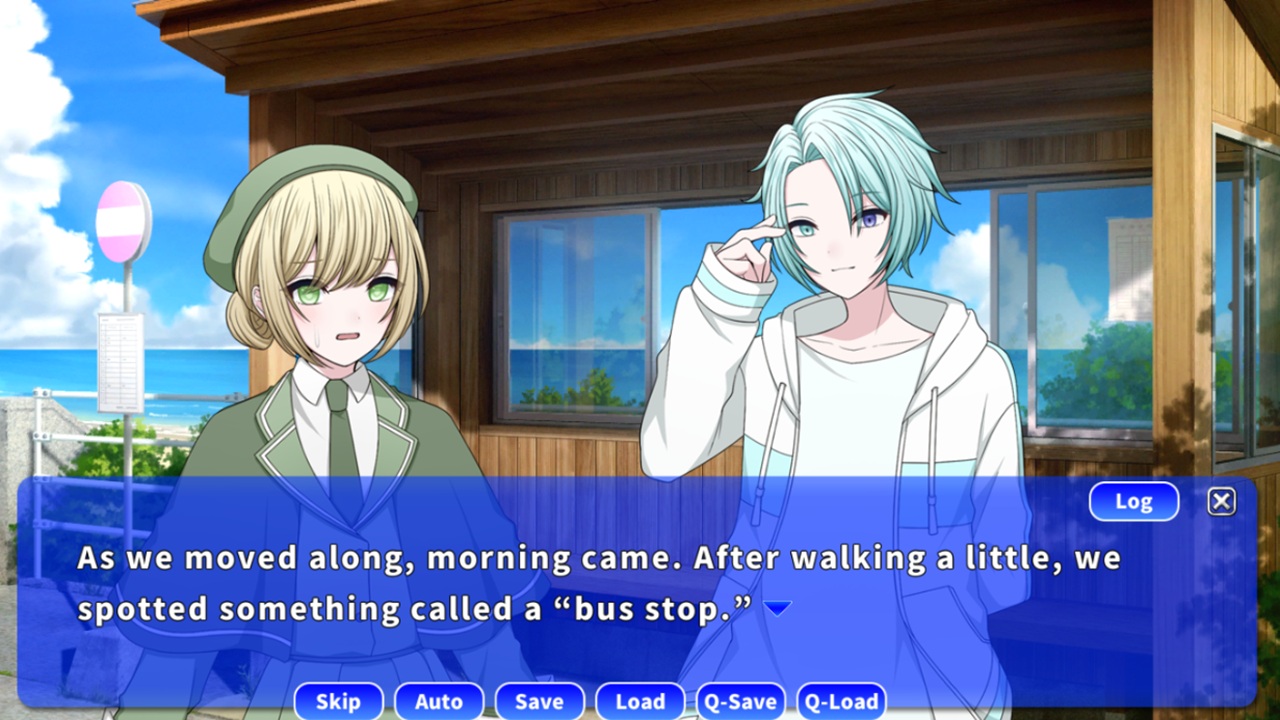Toggle the message window visibility

pos(1221,501)
